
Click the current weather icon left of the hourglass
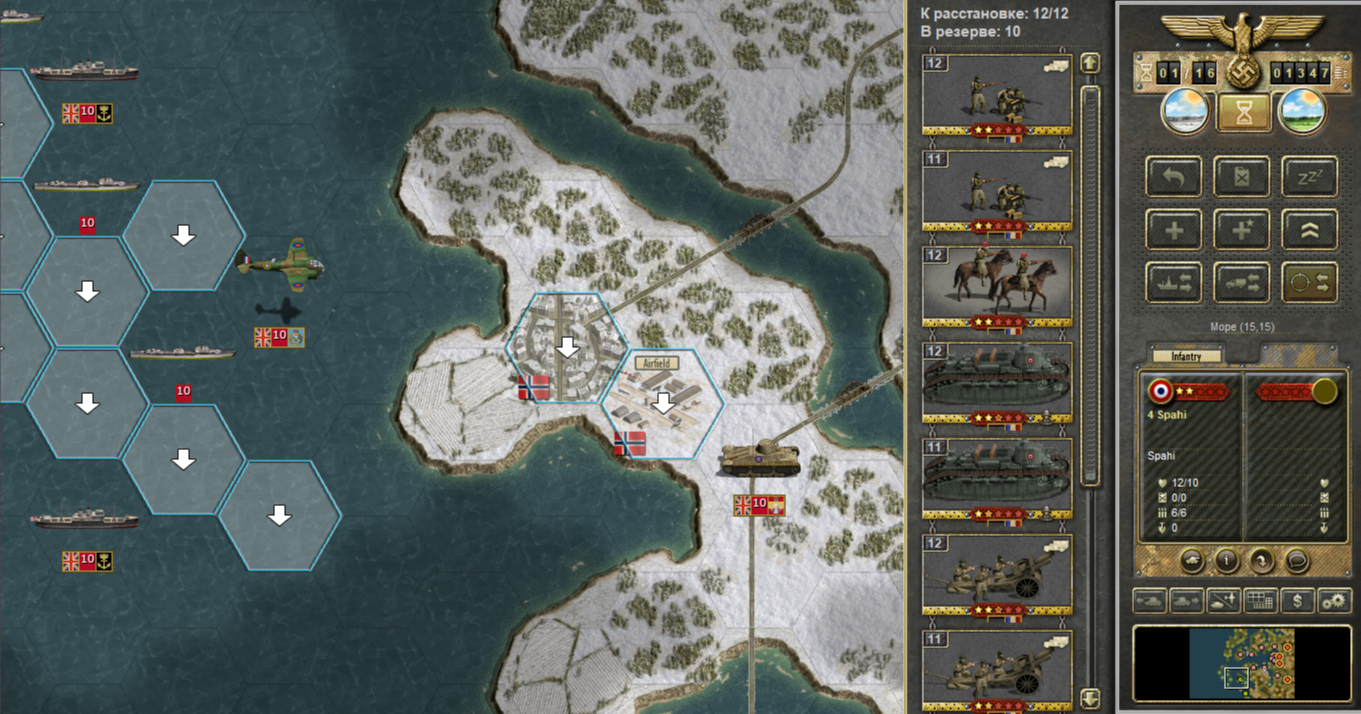[1184, 112]
